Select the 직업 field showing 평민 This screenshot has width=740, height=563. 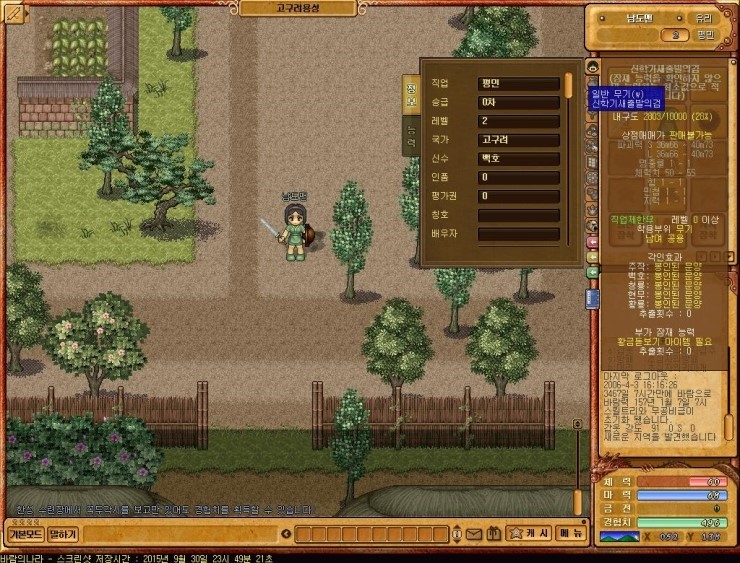pyautogui.click(x=517, y=84)
